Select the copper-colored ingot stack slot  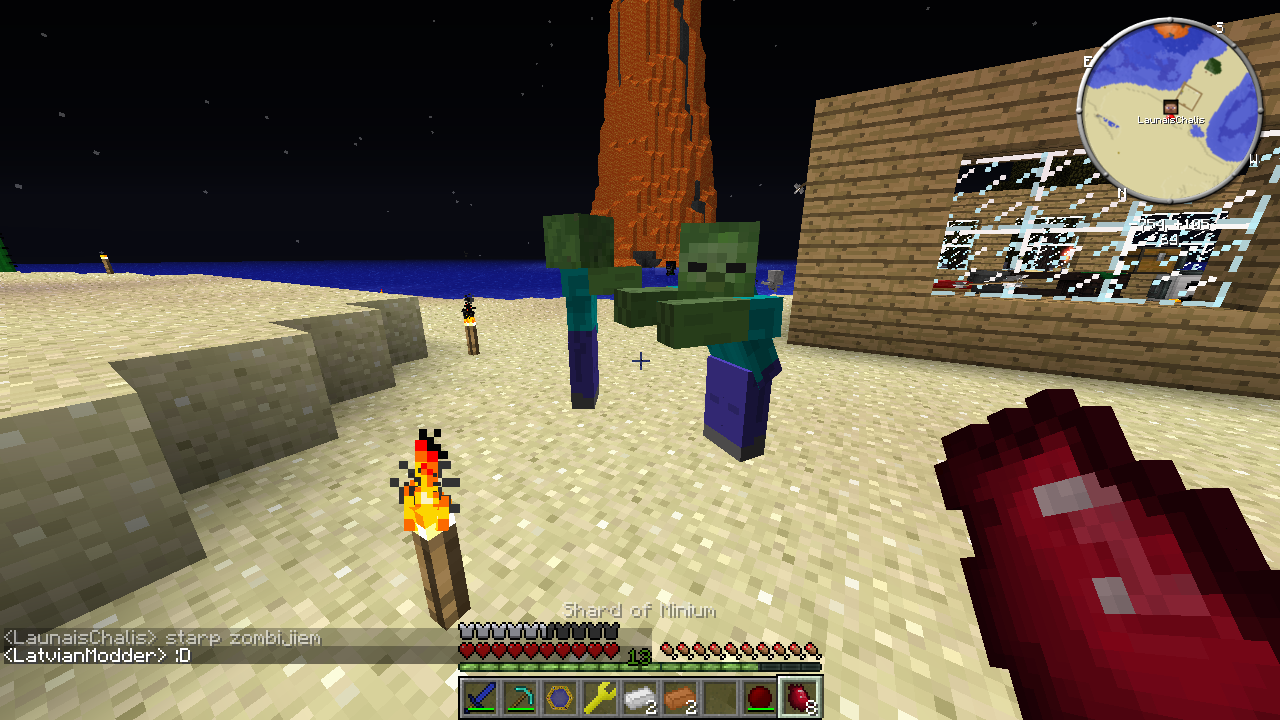tap(680, 697)
